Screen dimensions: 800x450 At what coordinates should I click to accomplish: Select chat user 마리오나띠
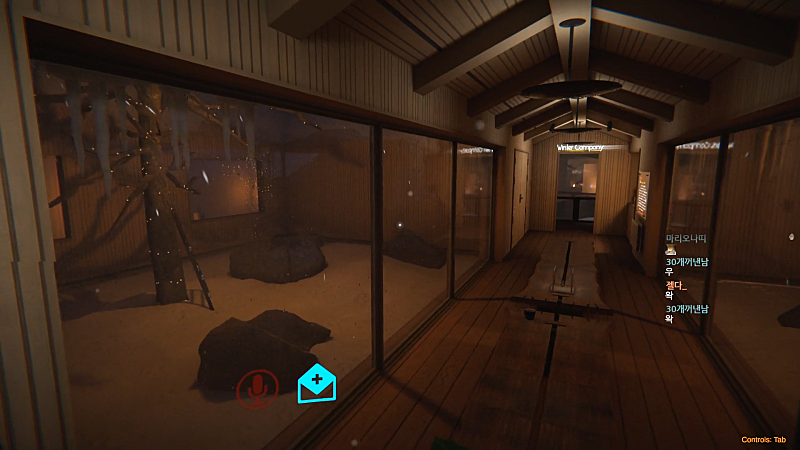[x=685, y=238]
